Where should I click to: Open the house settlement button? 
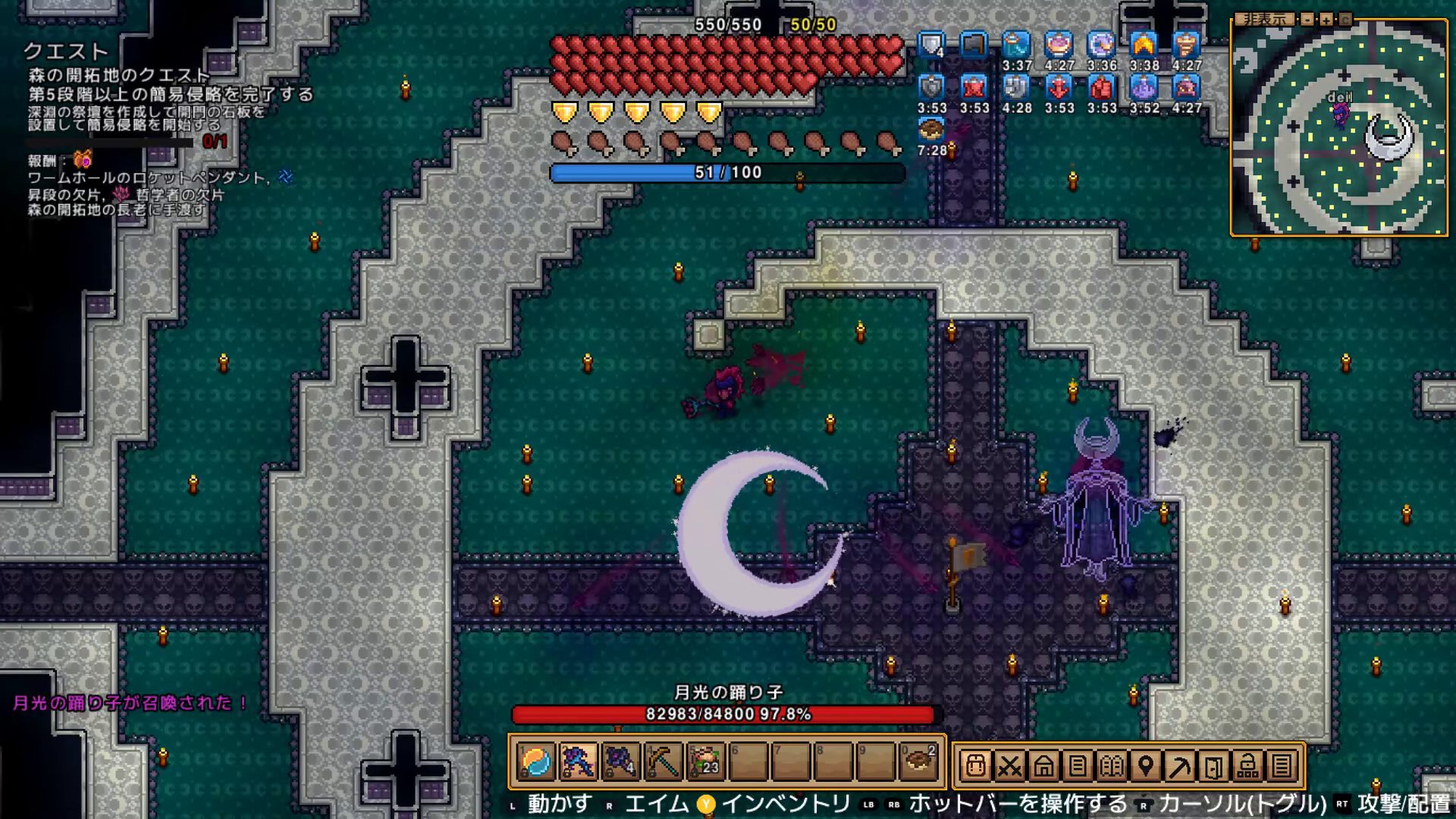click(1043, 766)
